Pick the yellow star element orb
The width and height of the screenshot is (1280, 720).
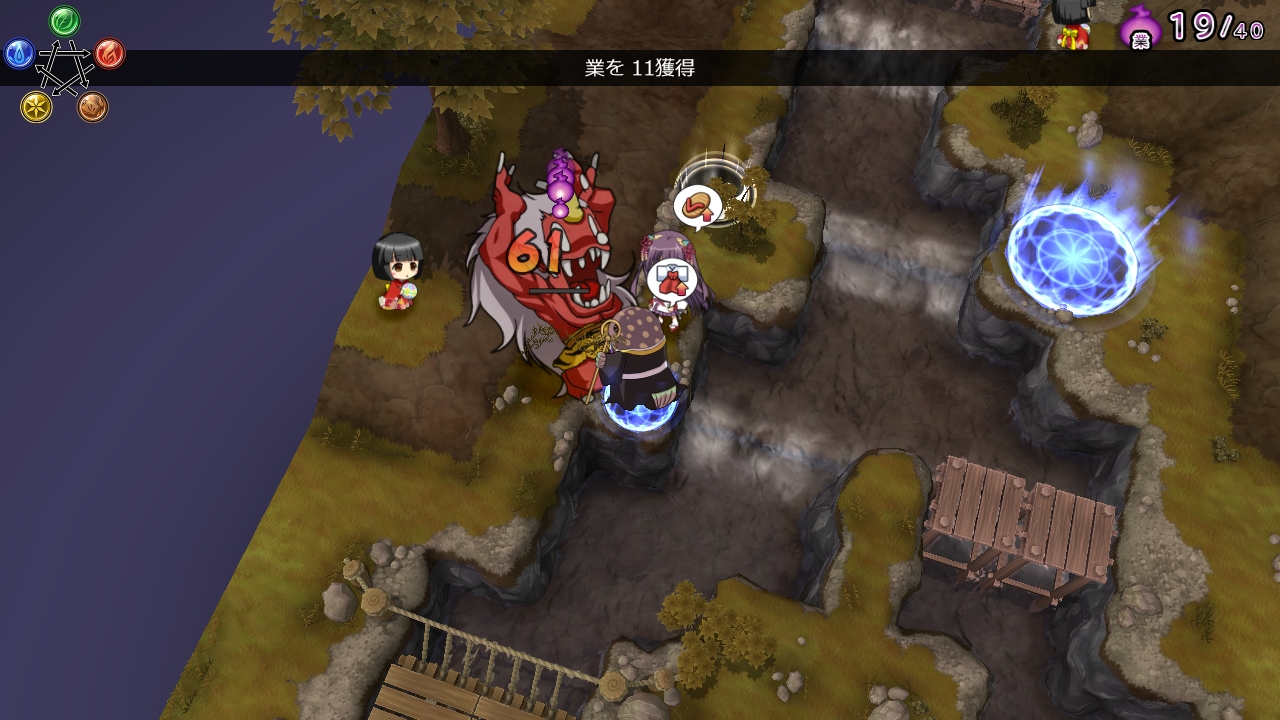(36, 107)
